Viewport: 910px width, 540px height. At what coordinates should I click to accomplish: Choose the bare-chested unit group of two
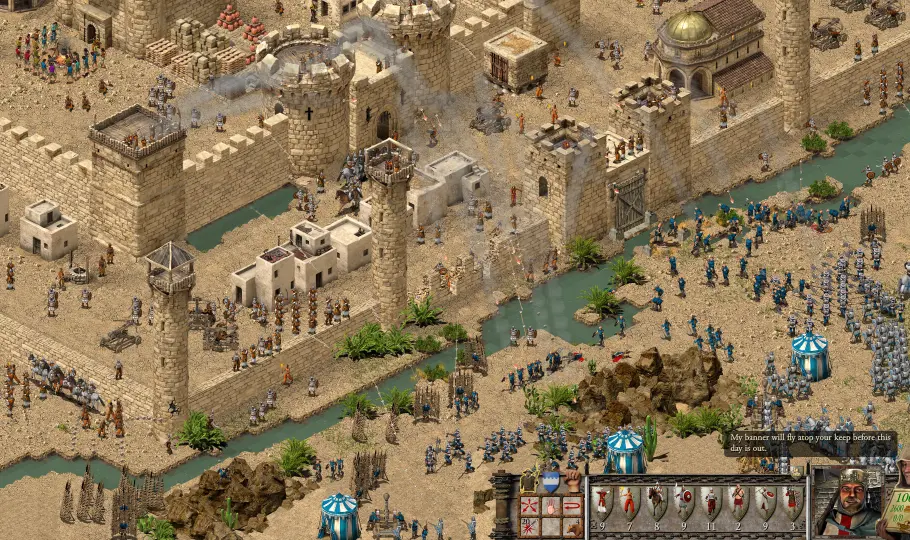coord(737,503)
